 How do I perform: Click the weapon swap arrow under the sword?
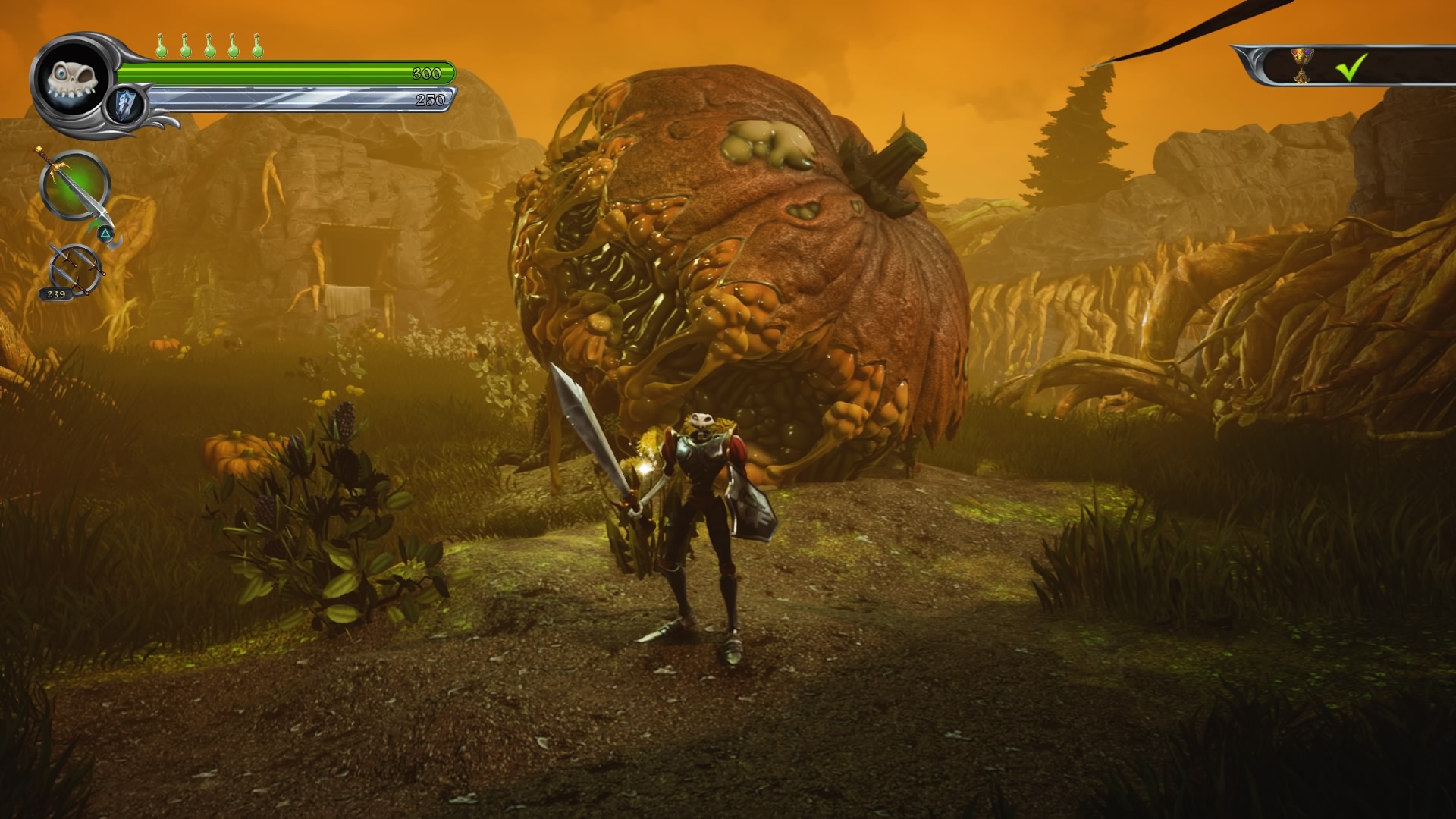pos(105,231)
